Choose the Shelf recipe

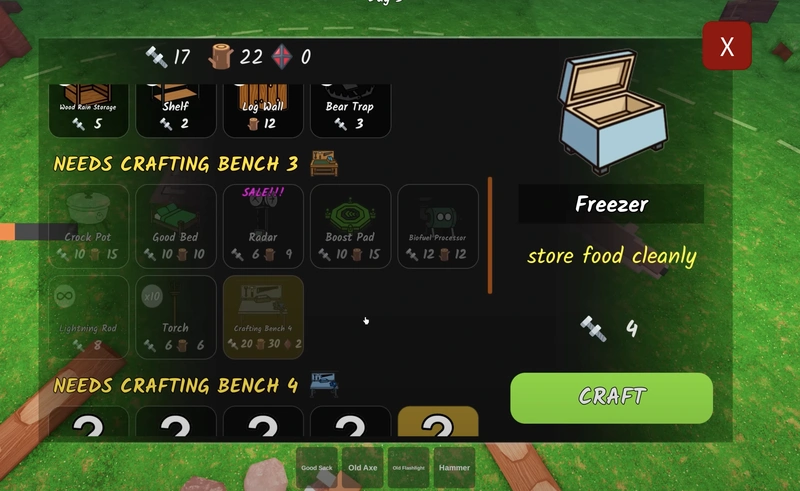pyautogui.click(x=175, y=111)
